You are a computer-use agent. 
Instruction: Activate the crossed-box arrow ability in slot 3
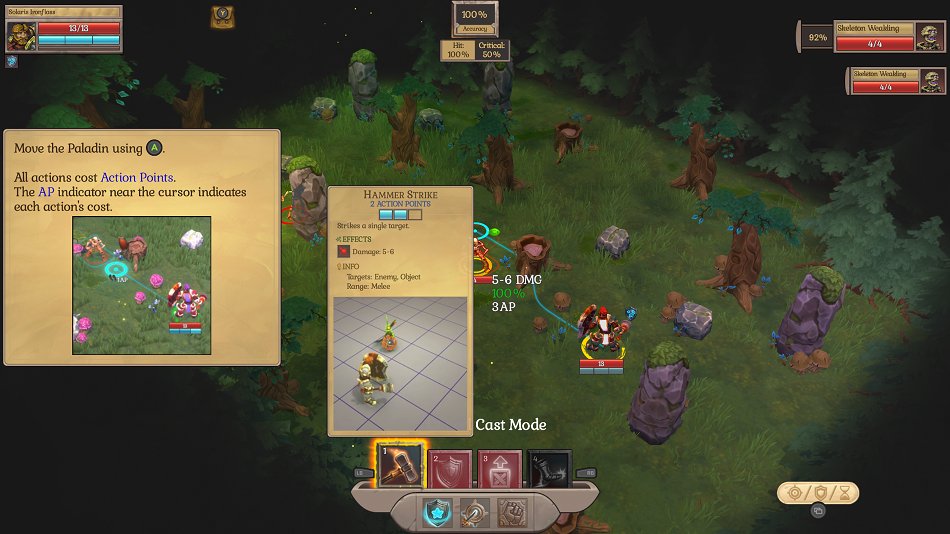pos(500,468)
